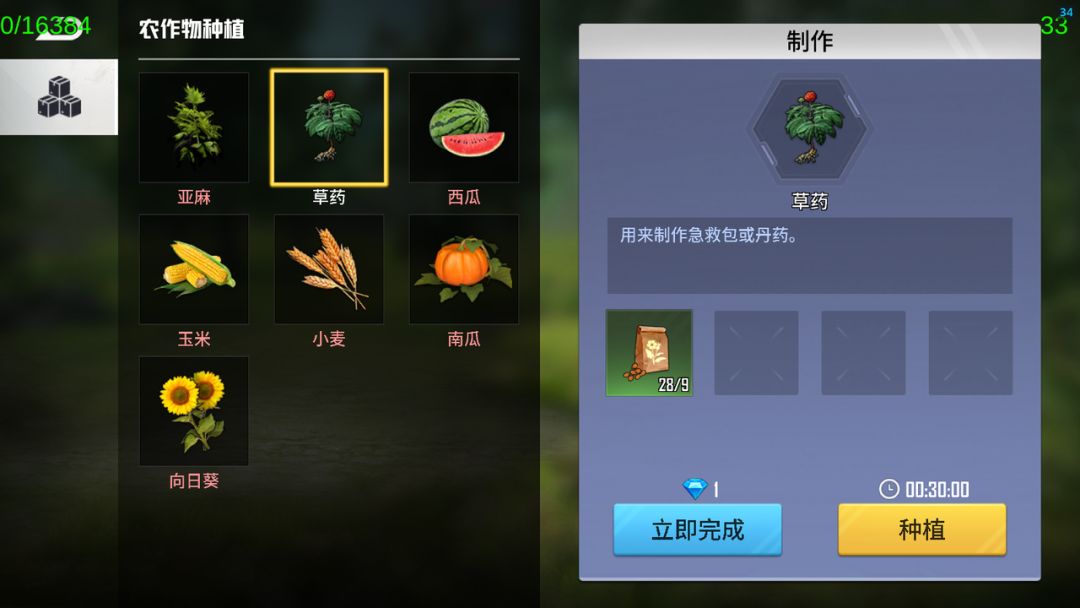The width and height of the screenshot is (1080, 608).
Task: Select the 玉米 corn crop
Action: [194, 269]
